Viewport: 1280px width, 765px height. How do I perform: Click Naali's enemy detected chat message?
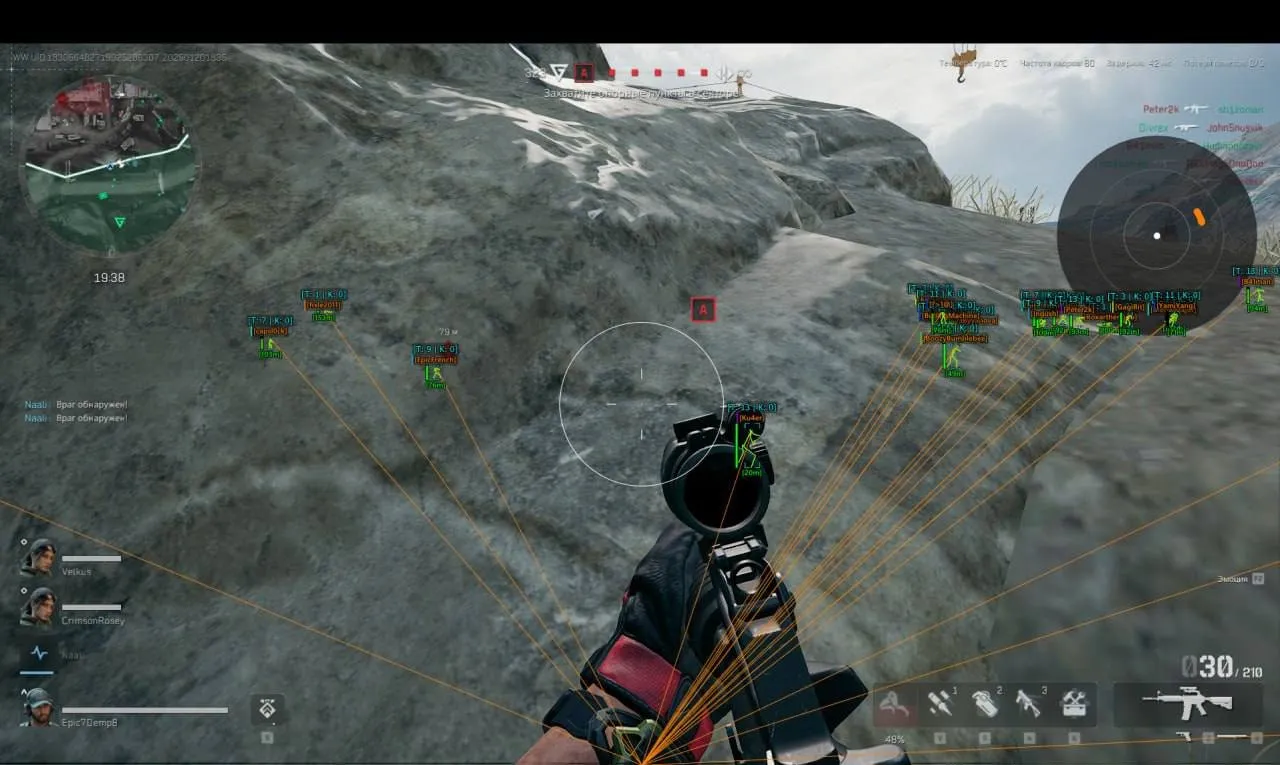tap(77, 403)
